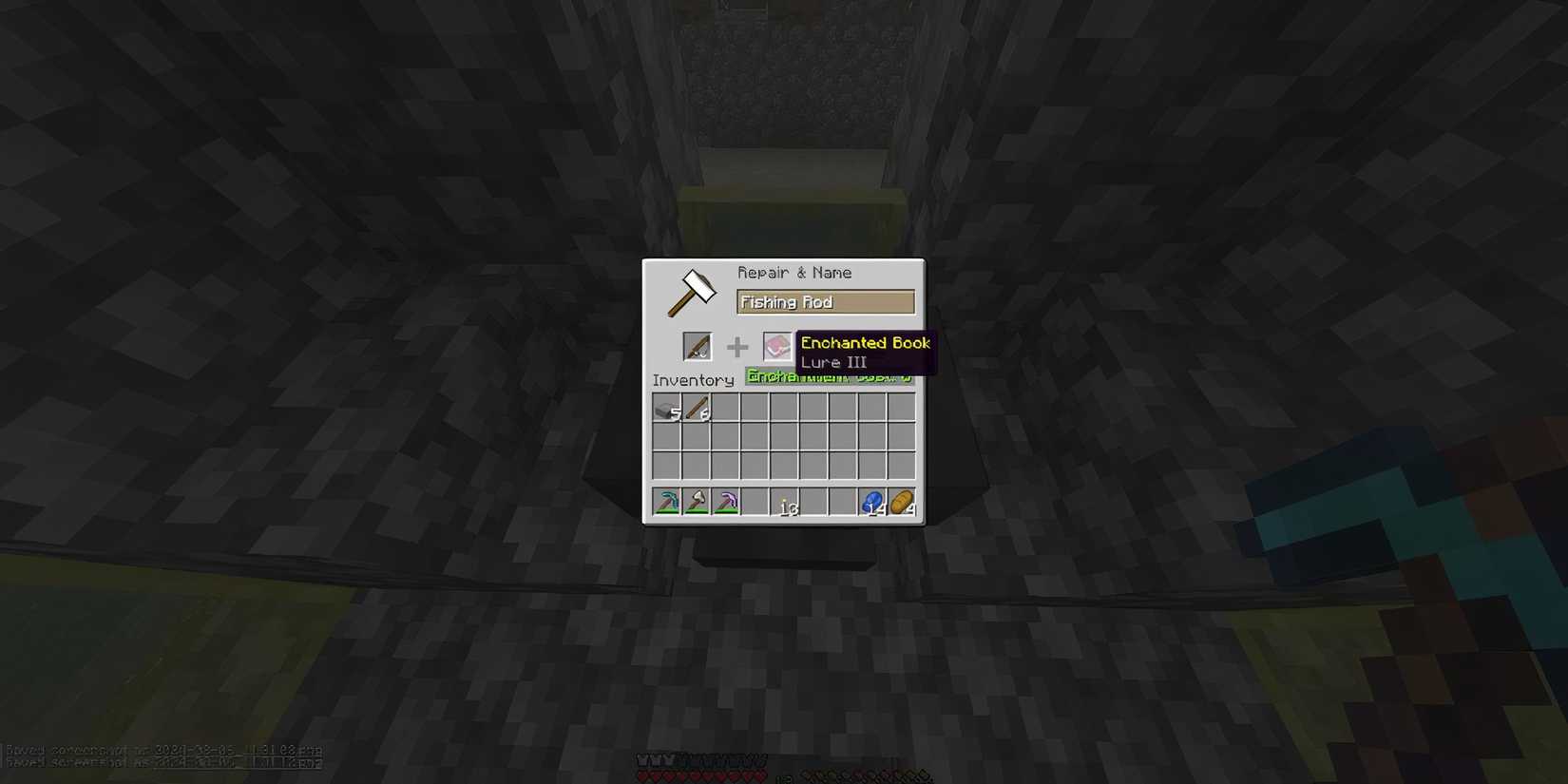Click the Repair & Name title bar
This screenshot has height=784, width=1568.
coord(796,272)
